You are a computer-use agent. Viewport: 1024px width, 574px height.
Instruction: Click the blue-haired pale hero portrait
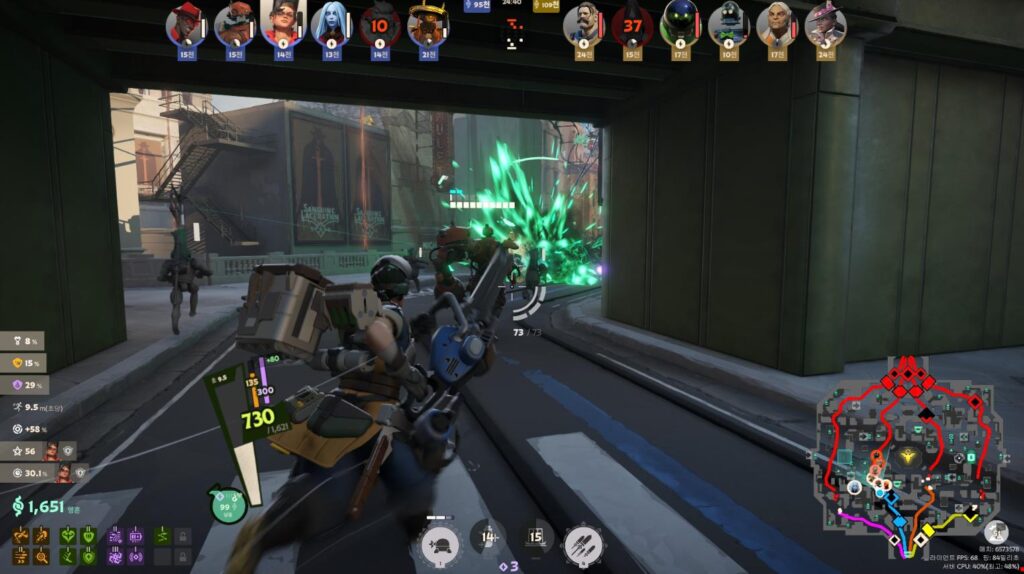pyautogui.click(x=331, y=24)
